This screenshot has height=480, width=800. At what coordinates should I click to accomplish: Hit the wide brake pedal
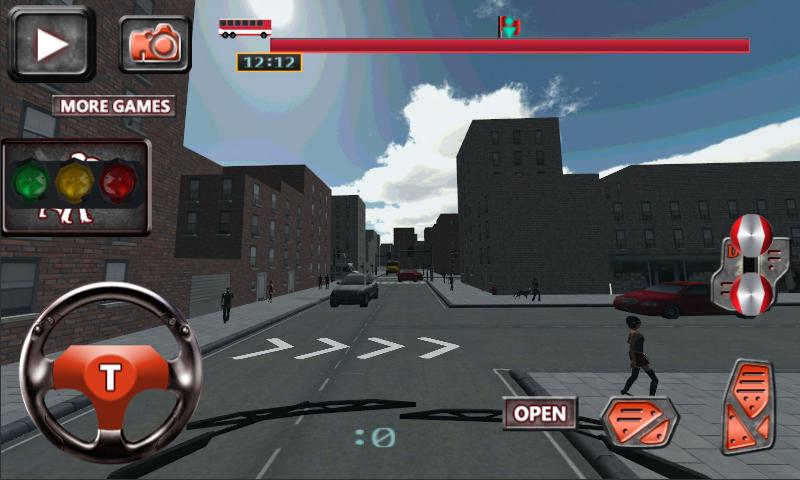639,420
